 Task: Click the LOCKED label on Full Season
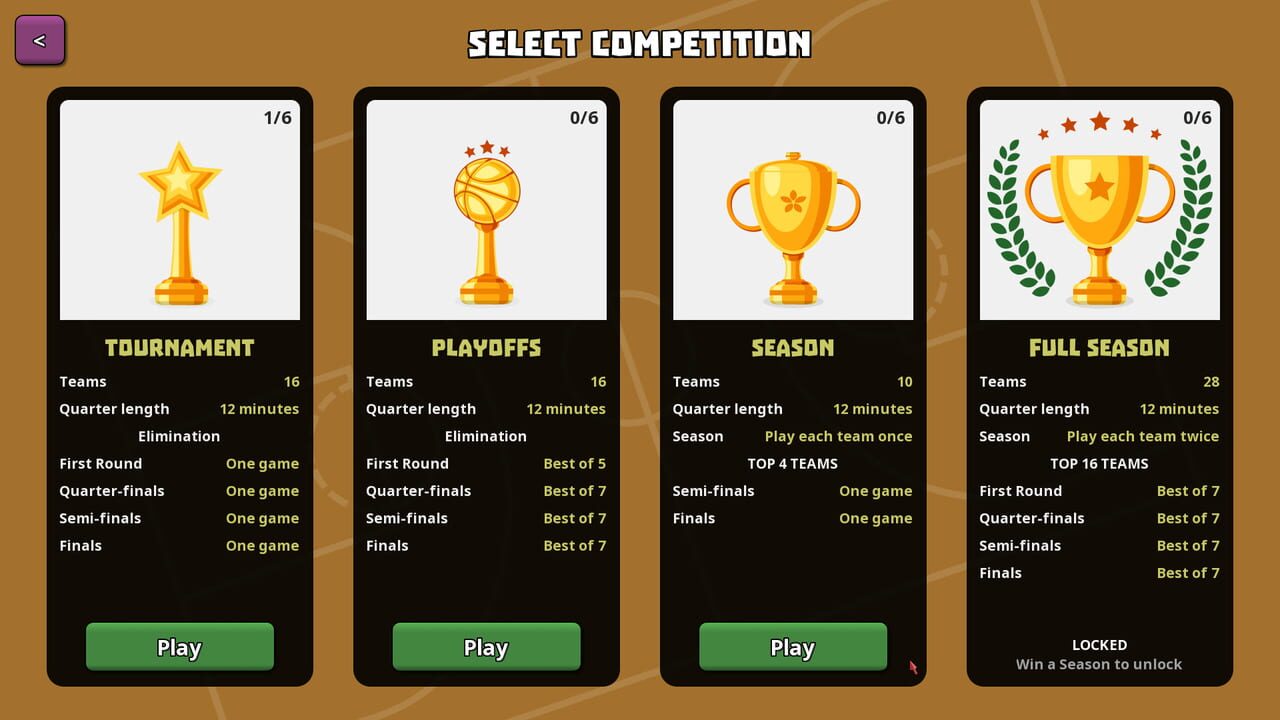pos(1099,645)
